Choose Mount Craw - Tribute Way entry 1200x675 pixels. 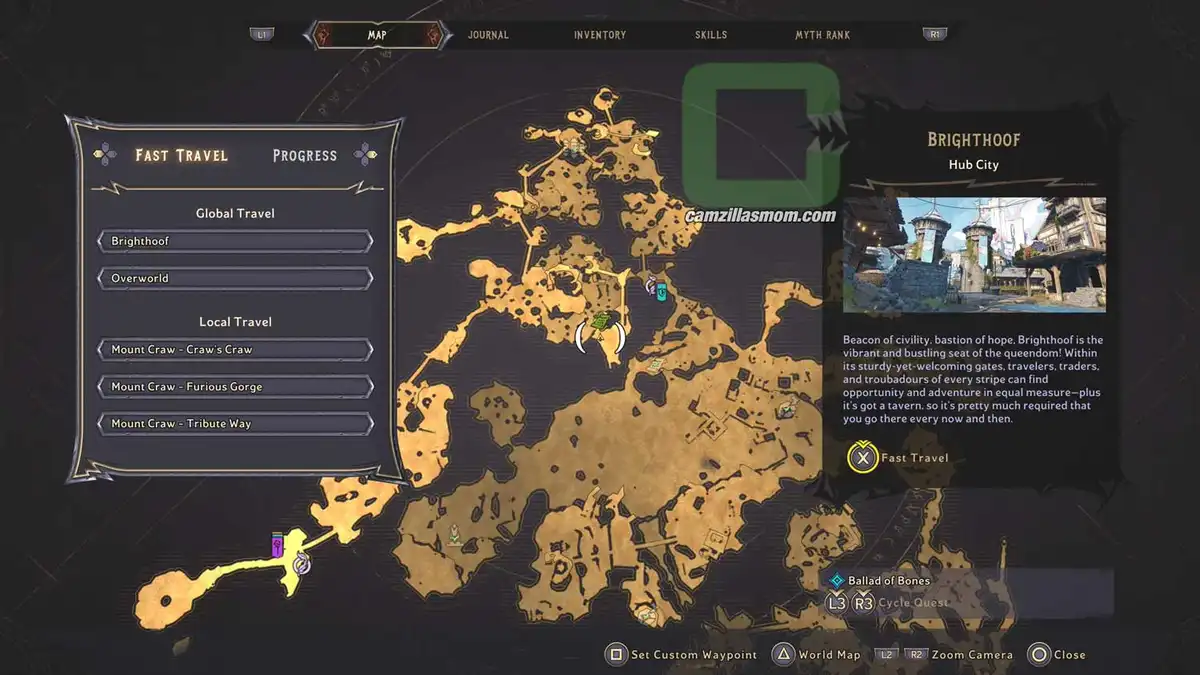(x=235, y=424)
